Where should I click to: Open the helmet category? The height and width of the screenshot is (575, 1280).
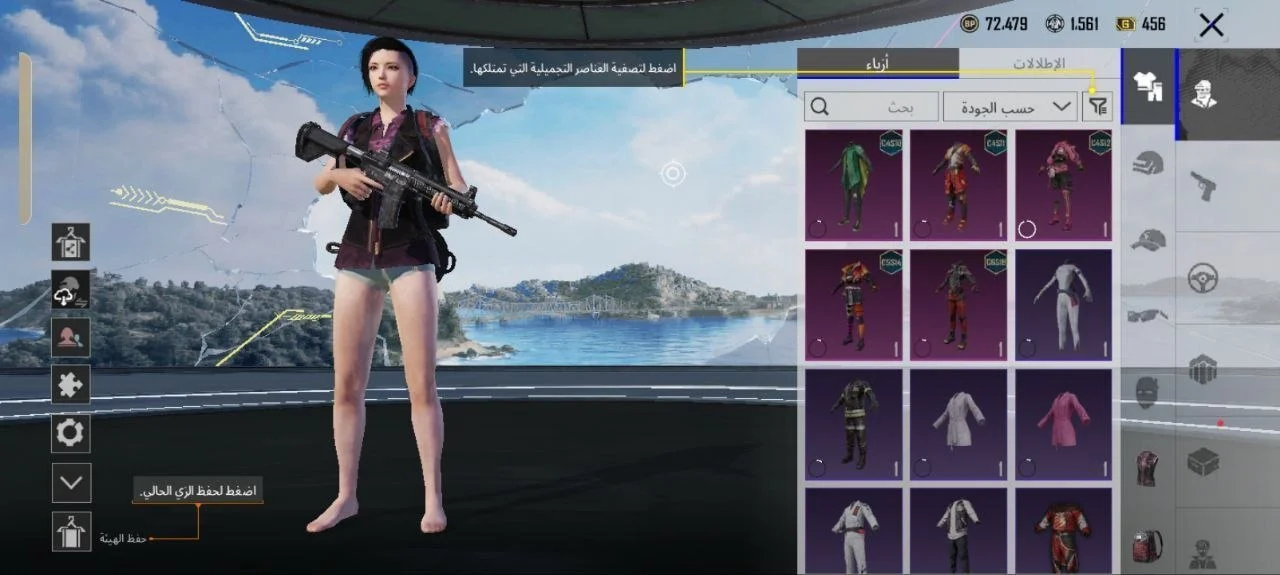tap(1148, 162)
